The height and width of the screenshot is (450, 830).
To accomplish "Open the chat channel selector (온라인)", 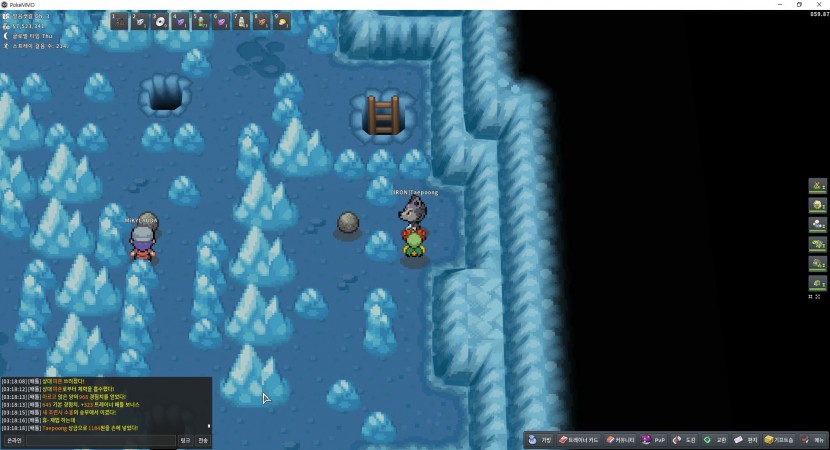I will (x=14, y=440).
